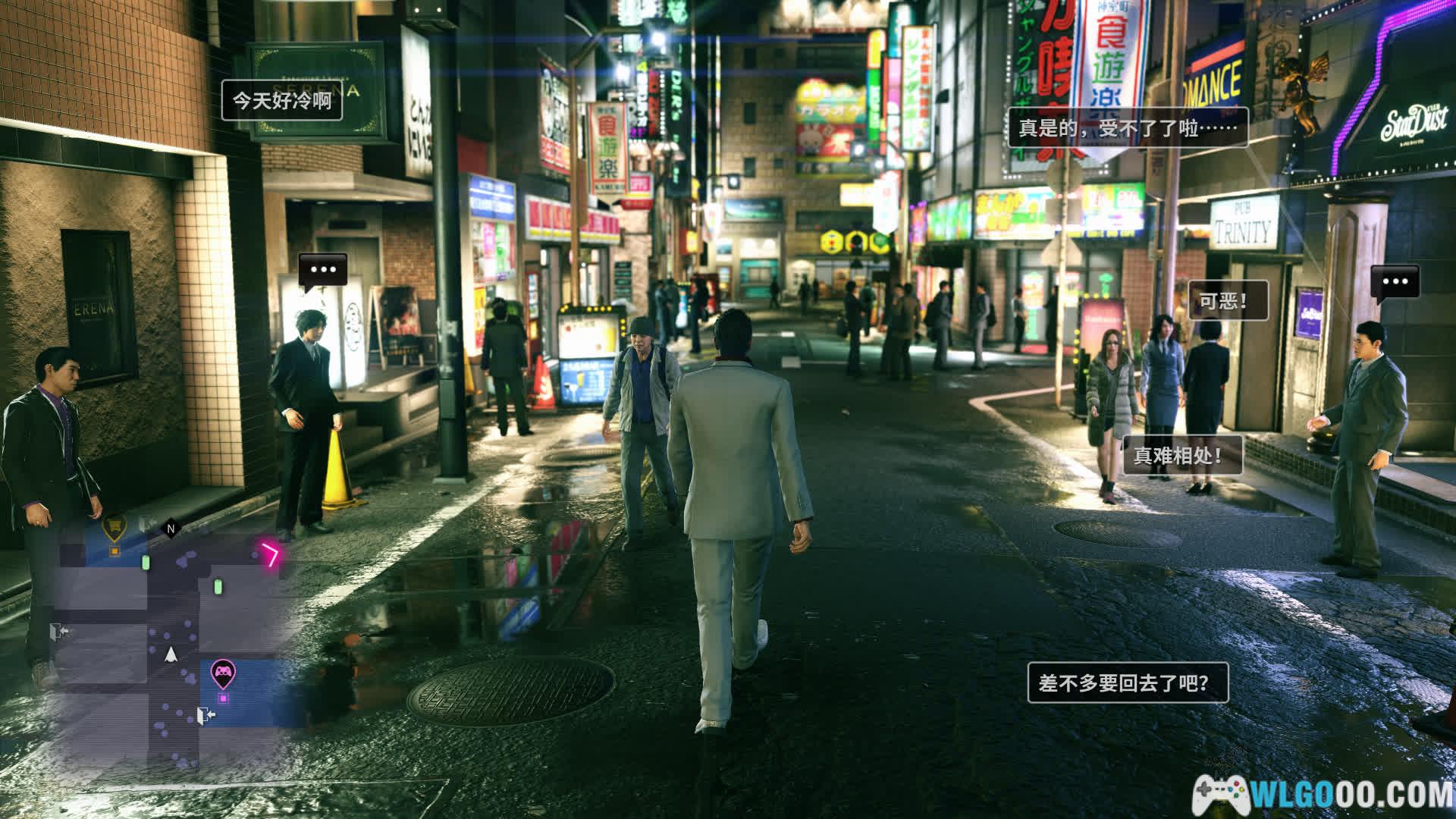
Task: Select the pink gamepad arcade marker
Action: click(222, 672)
